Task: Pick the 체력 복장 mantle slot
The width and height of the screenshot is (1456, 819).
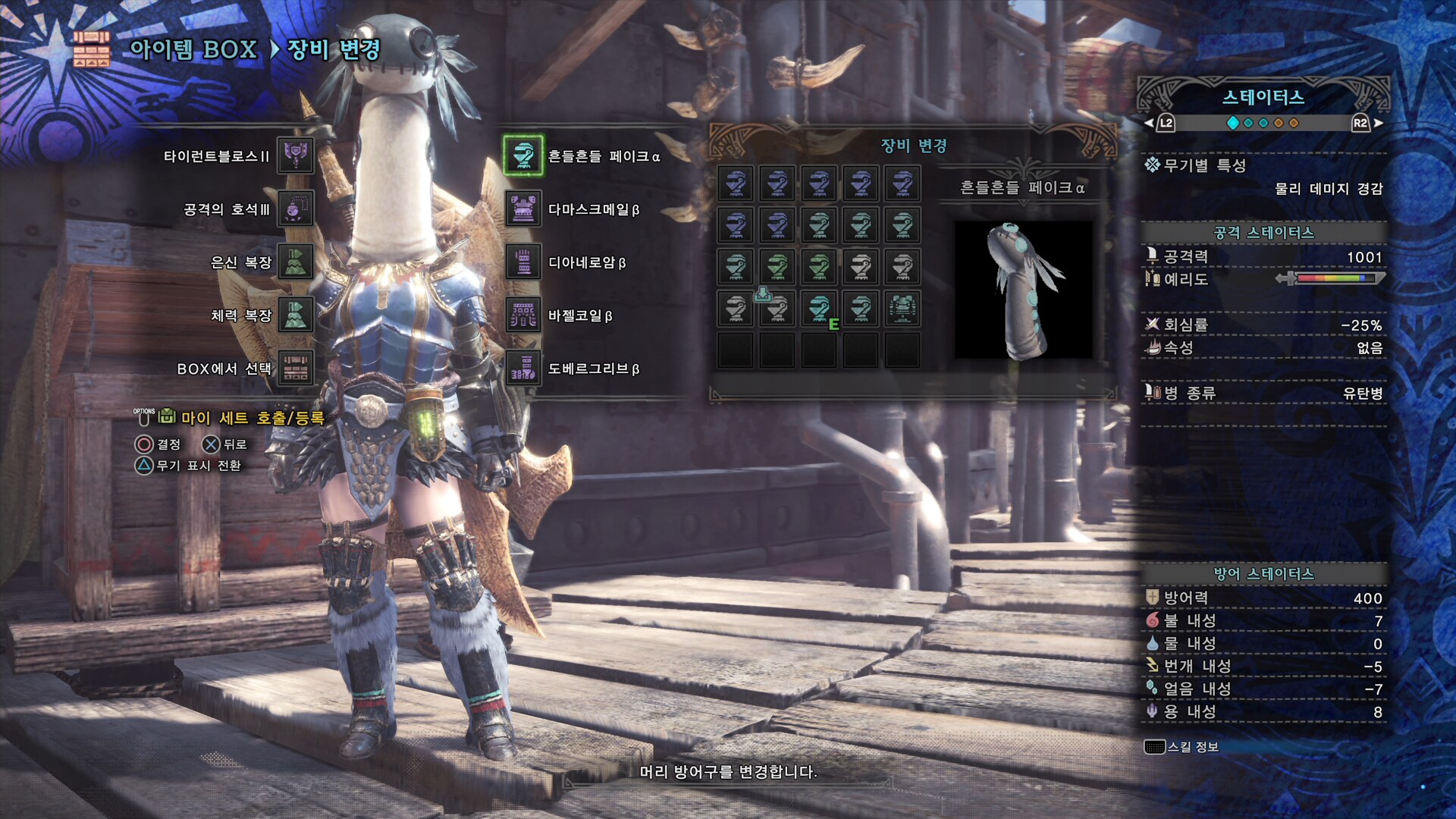Action: [x=295, y=315]
